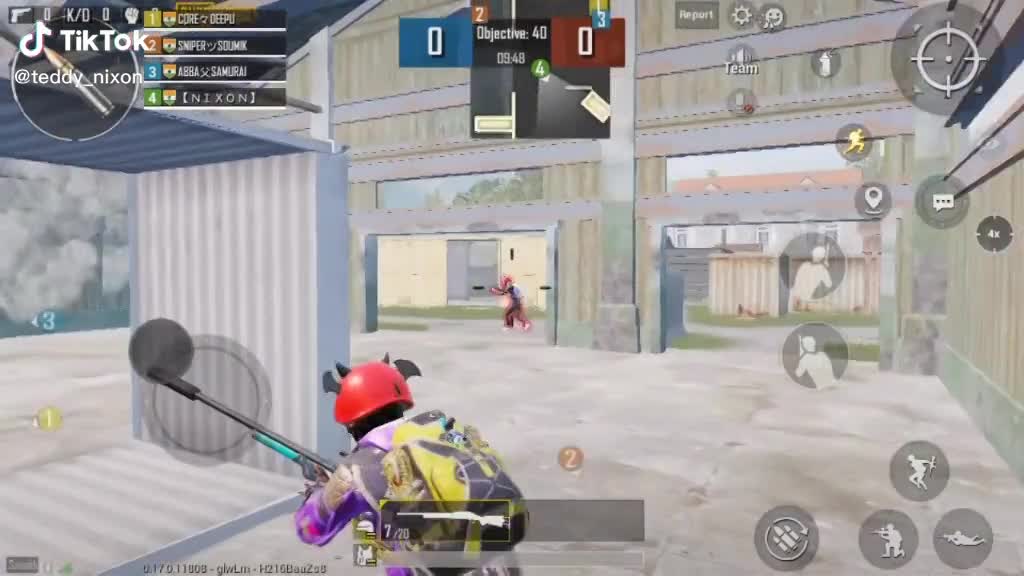This screenshot has width=1024, height=576.
Task: Go prone with the lying soldier button
Action: click(962, 539)
